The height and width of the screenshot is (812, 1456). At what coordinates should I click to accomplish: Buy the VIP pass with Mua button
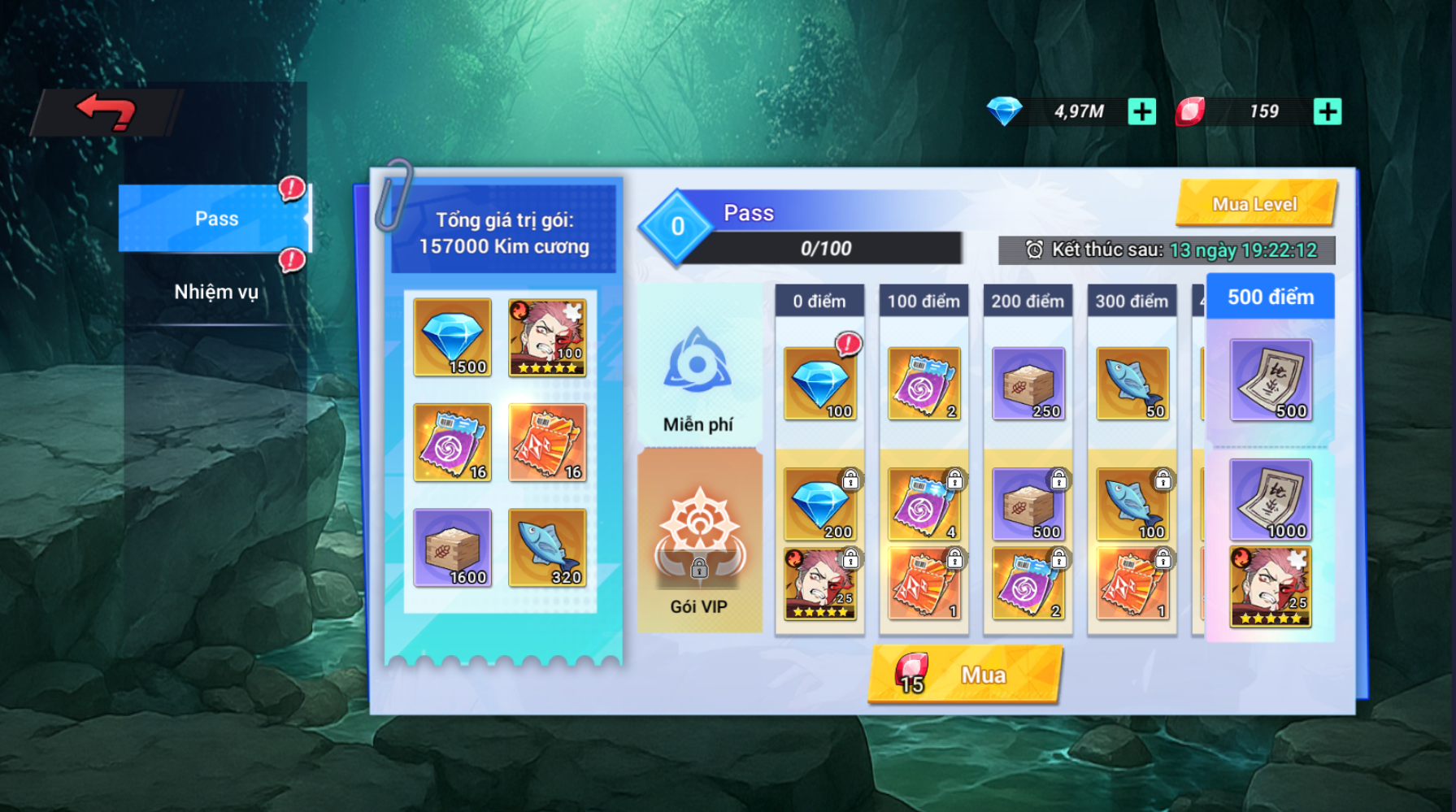[x=965, y=675]
